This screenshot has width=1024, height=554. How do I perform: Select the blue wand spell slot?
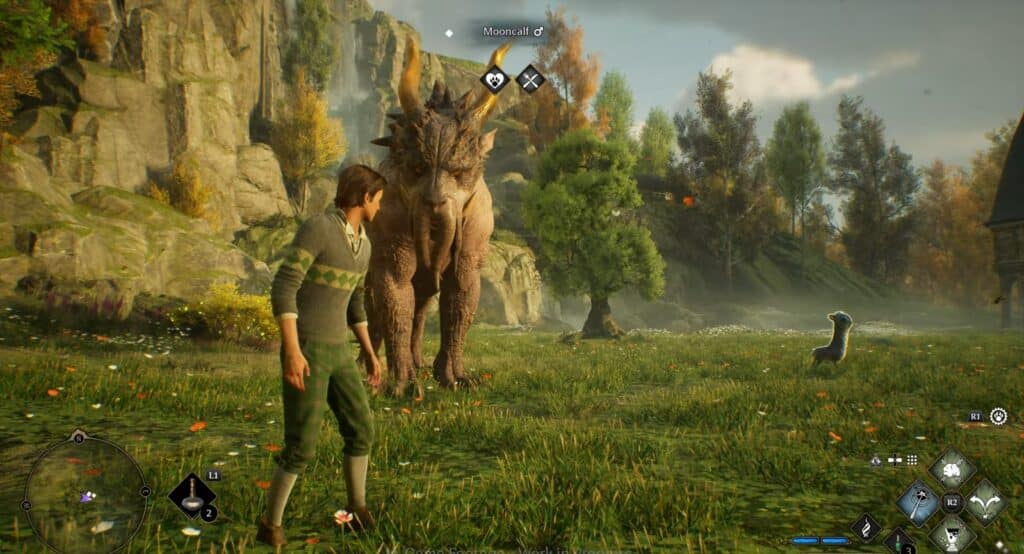(918, 501)
